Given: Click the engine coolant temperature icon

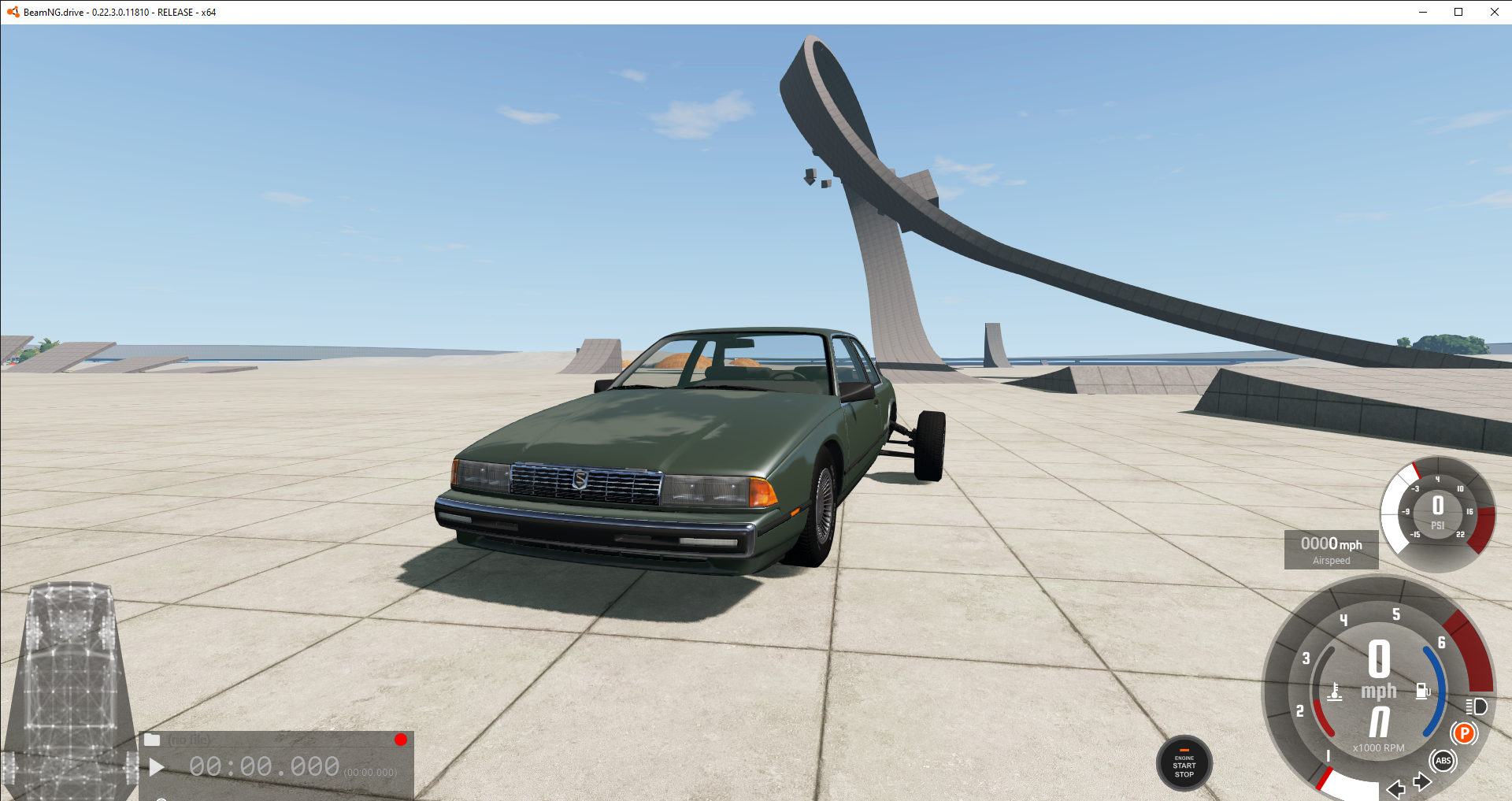Looking at the screenshot, I should [x=1335, y=692].
